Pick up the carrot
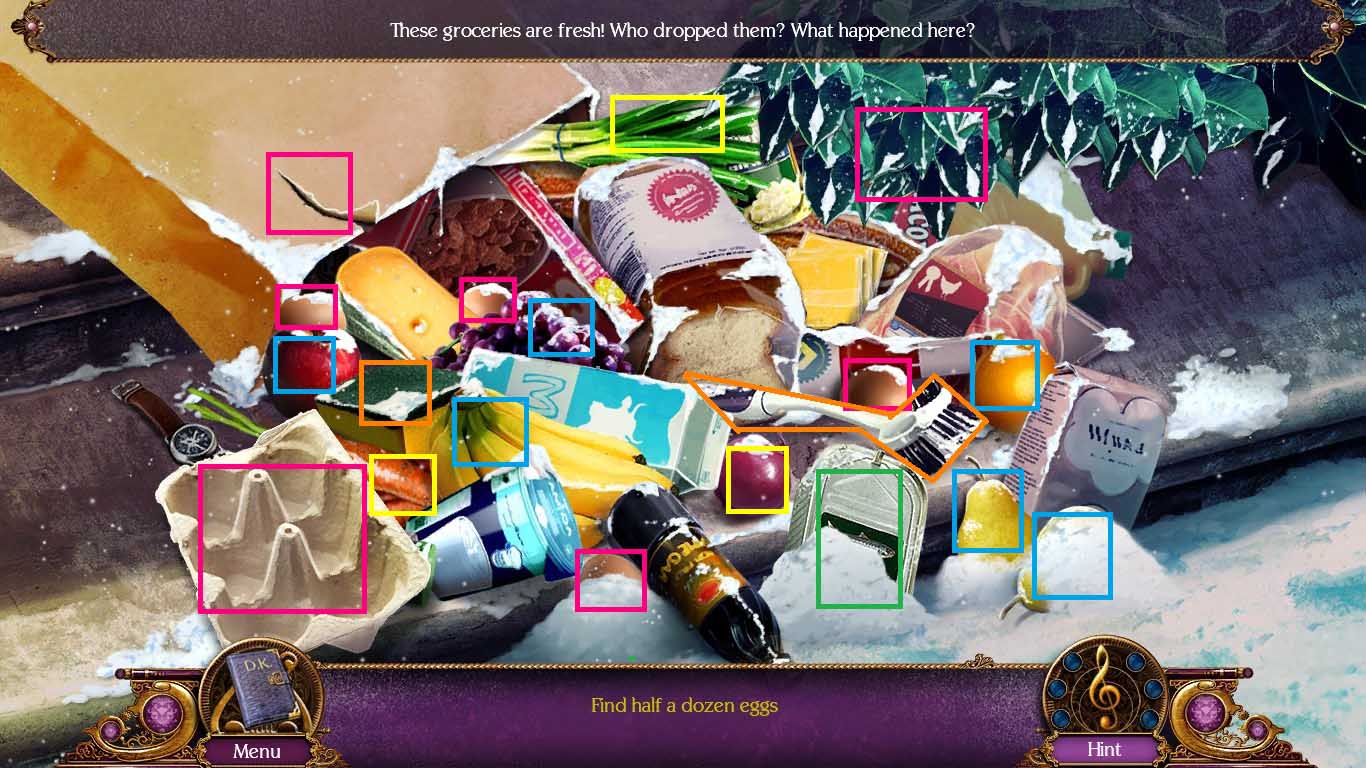 [404, 484]
